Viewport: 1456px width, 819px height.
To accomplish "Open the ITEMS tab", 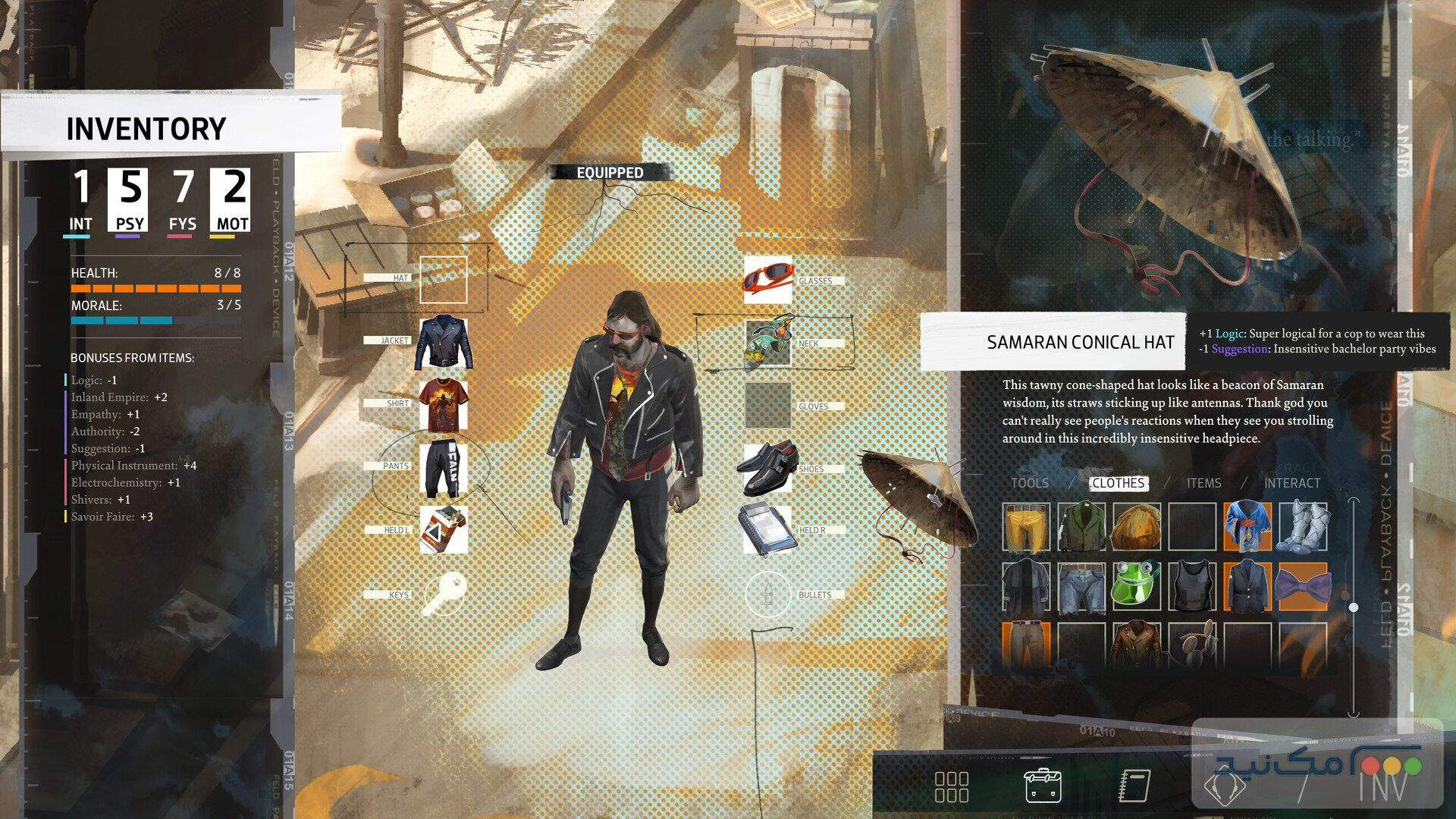I will [1203, 483].
